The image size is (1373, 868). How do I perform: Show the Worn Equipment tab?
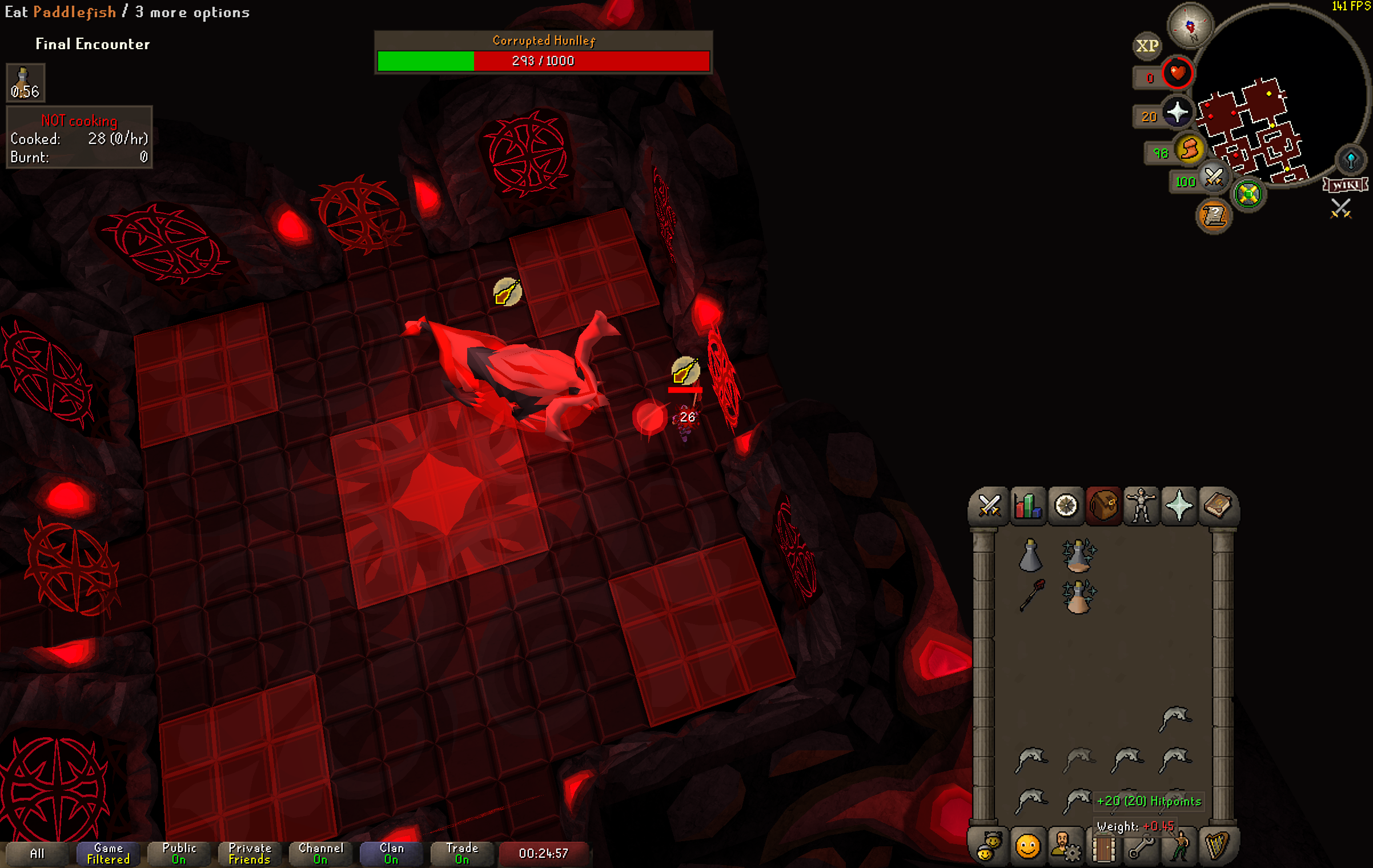[x=1141, y=506]
